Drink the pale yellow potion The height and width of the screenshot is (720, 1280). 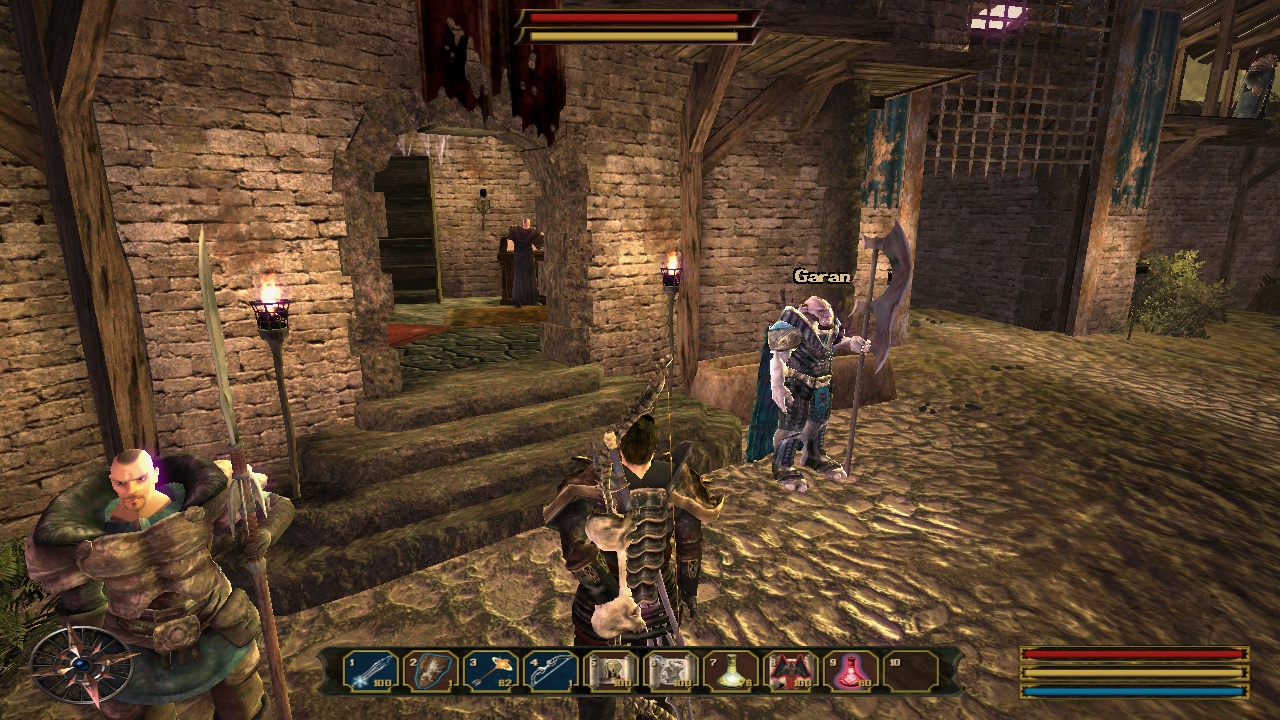tap(732, 671)
